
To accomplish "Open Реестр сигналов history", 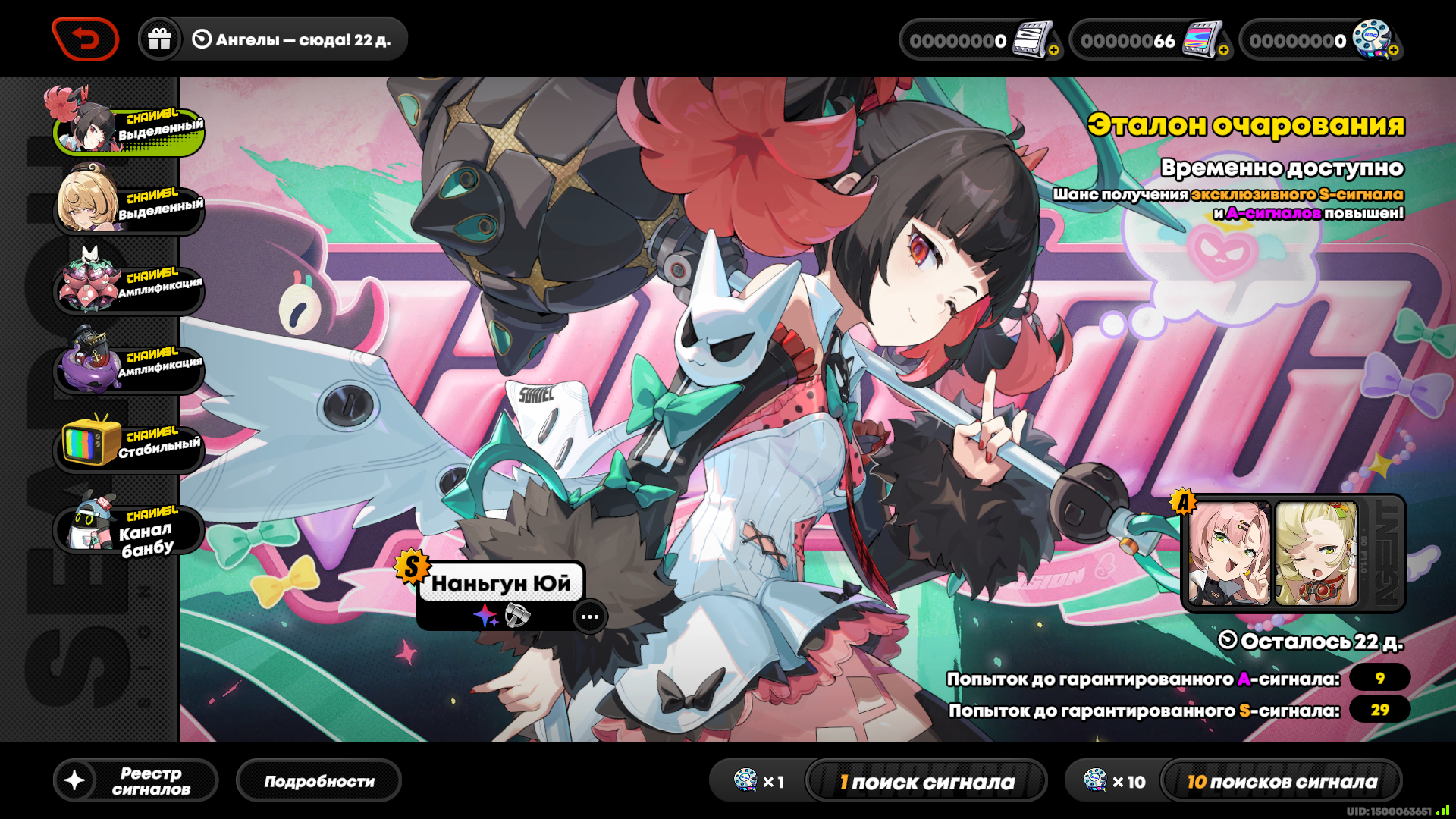I will click(136, 781).
